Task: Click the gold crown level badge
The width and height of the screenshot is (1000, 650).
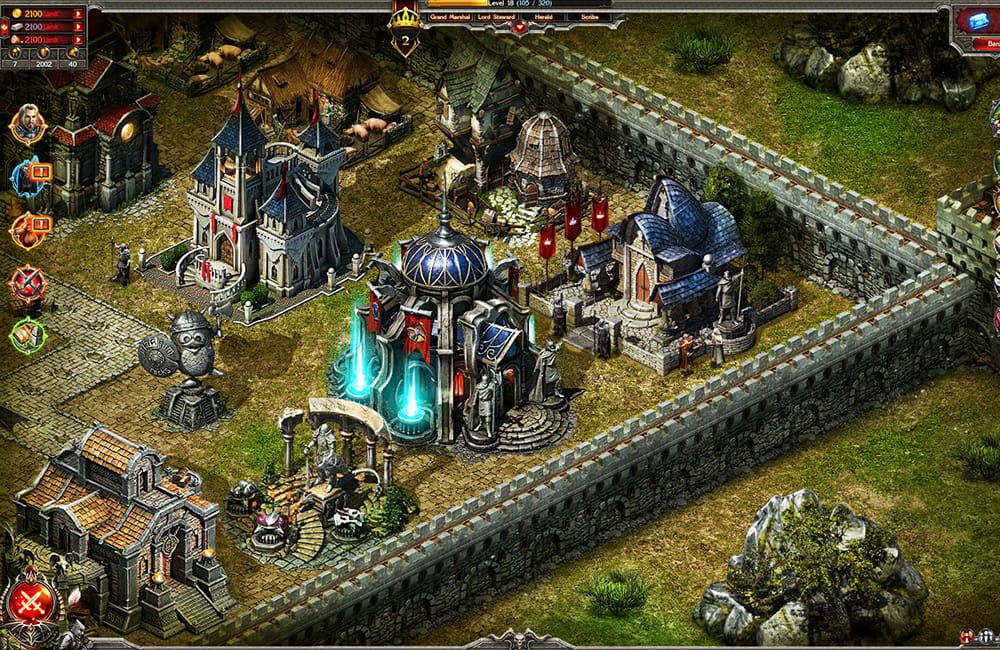Action: tap(405, 30)
